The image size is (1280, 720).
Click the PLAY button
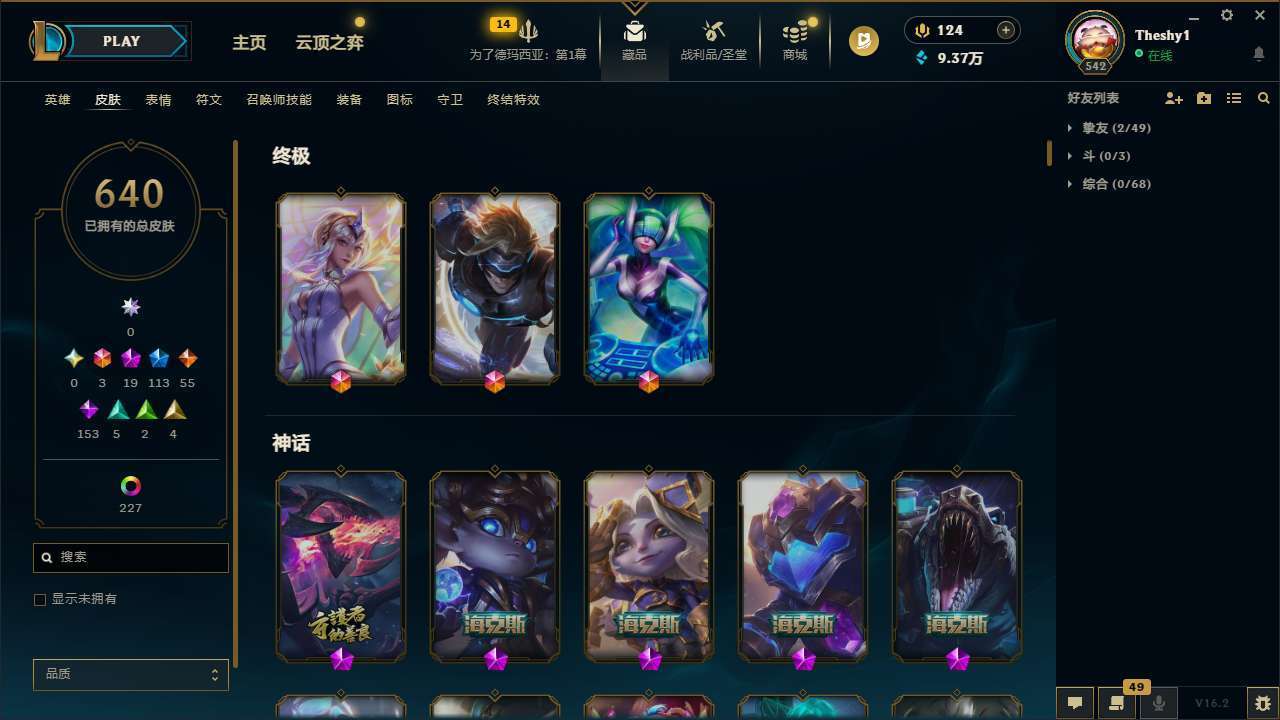coord(121,41)
